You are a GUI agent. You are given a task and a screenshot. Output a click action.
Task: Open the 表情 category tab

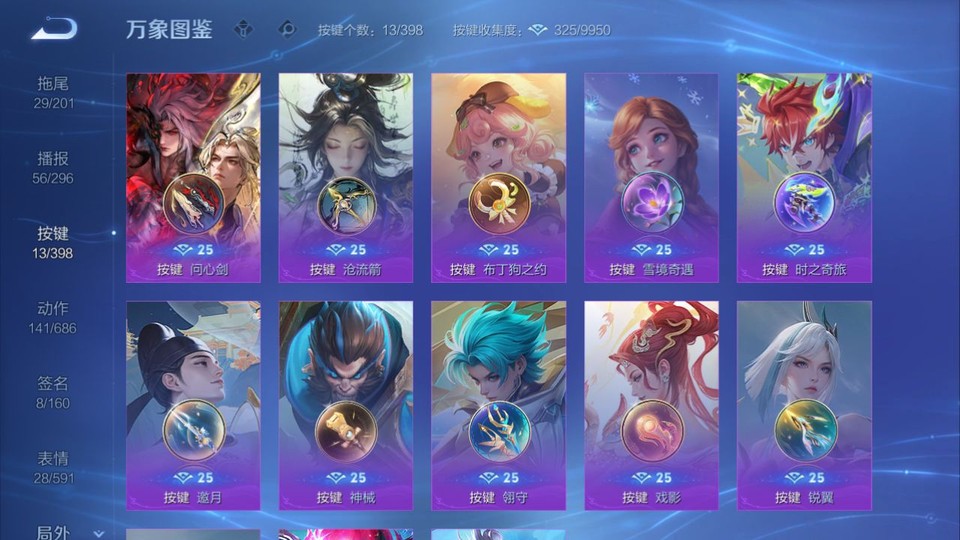point(54,468)
